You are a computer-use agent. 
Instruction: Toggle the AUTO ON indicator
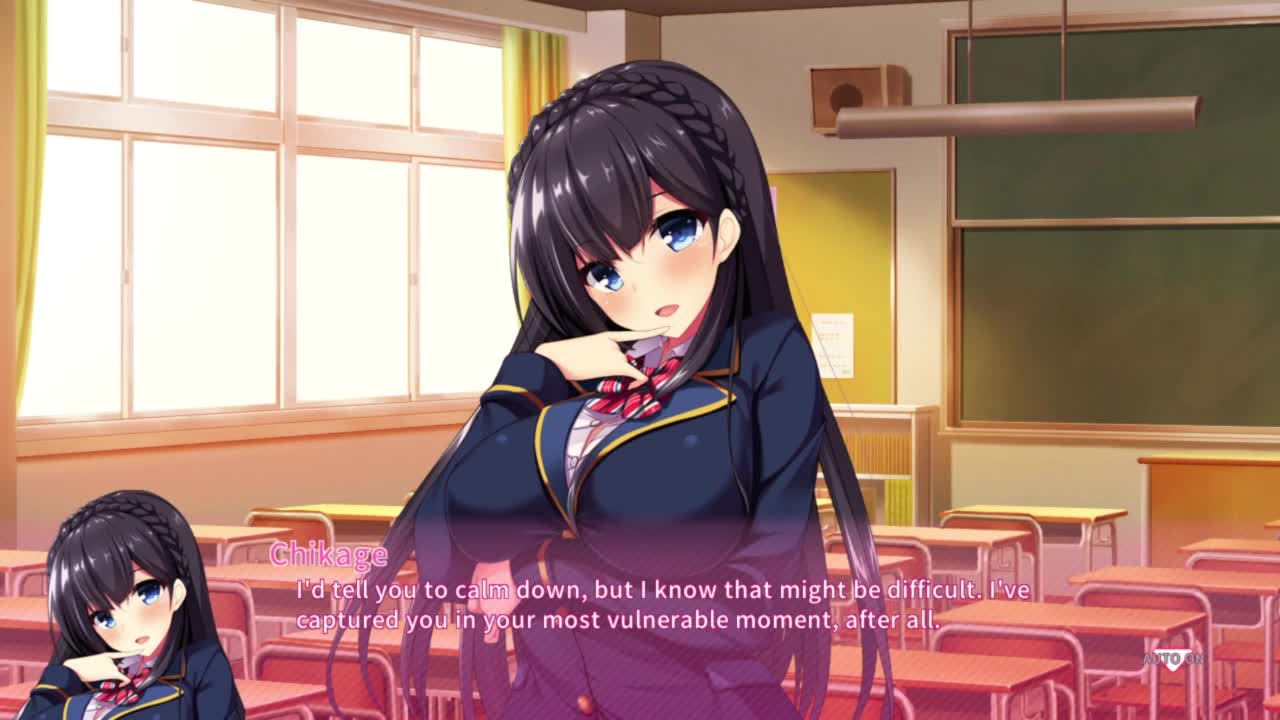pos(1173,659)
